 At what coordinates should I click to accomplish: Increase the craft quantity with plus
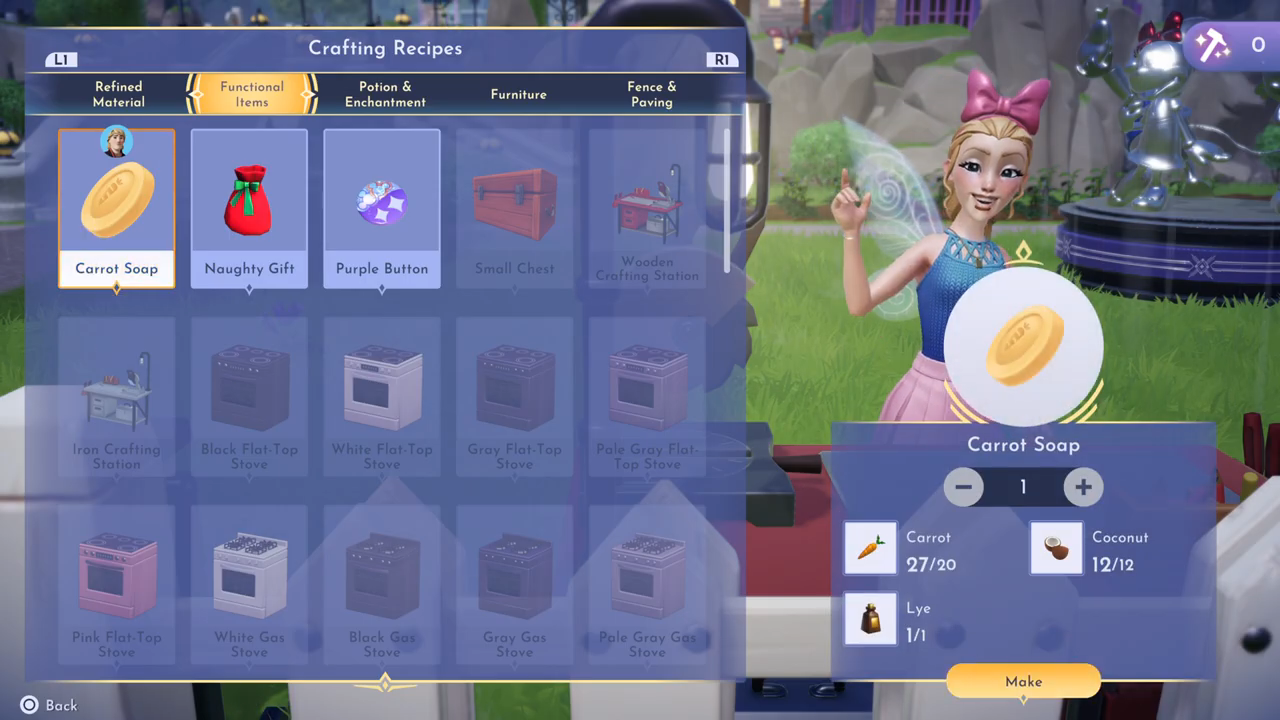(x=1083, y=487)
